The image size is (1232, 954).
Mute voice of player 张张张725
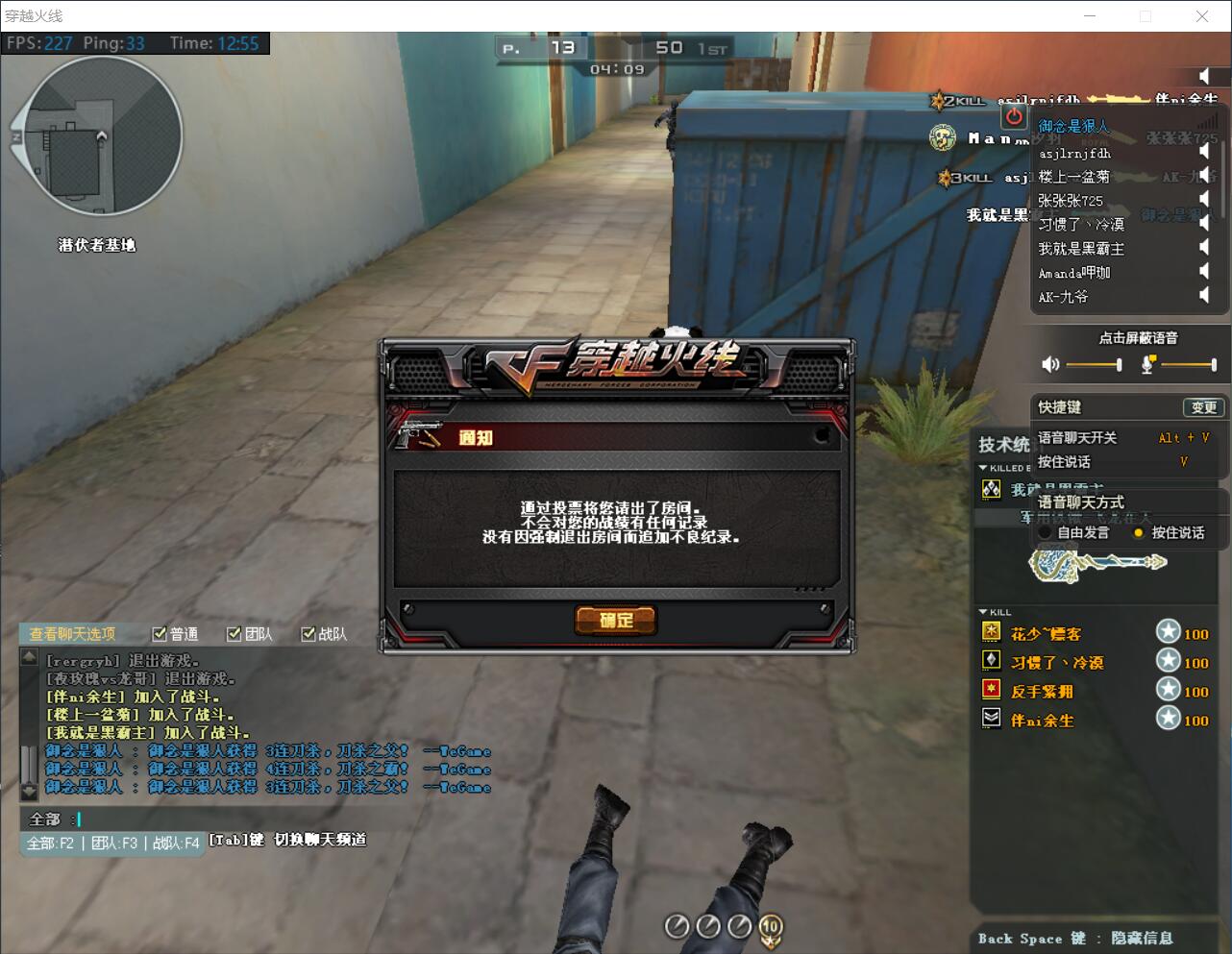pos(1203,200)
